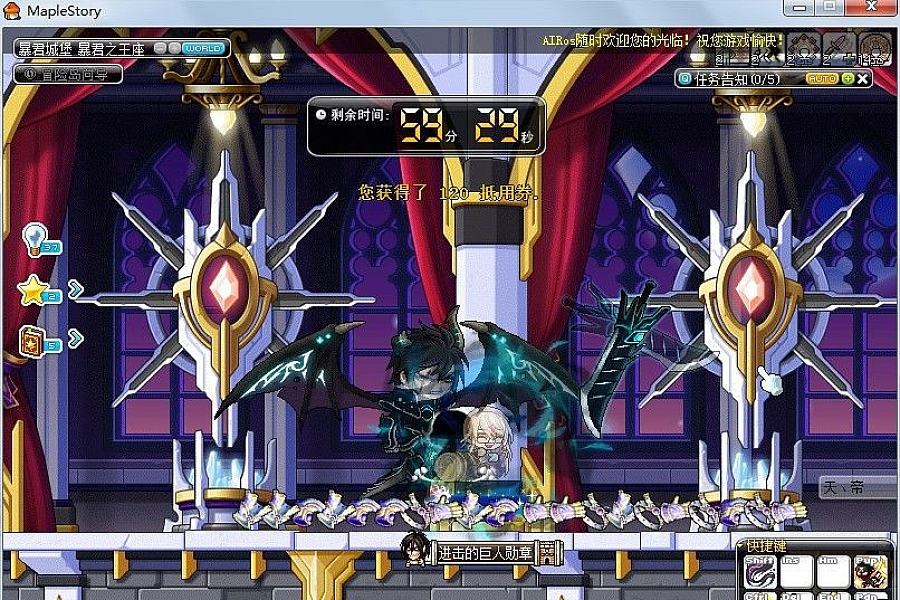Click the sword buff icon
The image size is (900, 600).
[x=838, y=46]
